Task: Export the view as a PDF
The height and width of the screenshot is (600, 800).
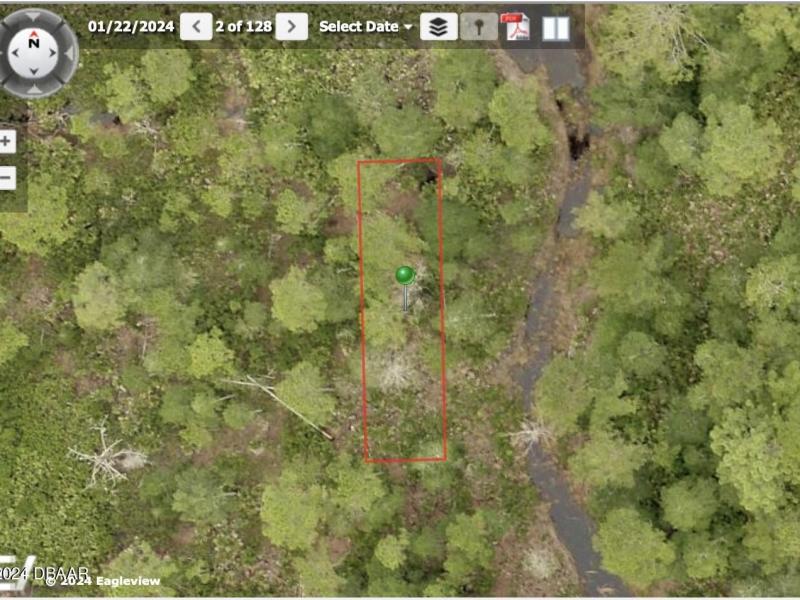Action: 515,27
